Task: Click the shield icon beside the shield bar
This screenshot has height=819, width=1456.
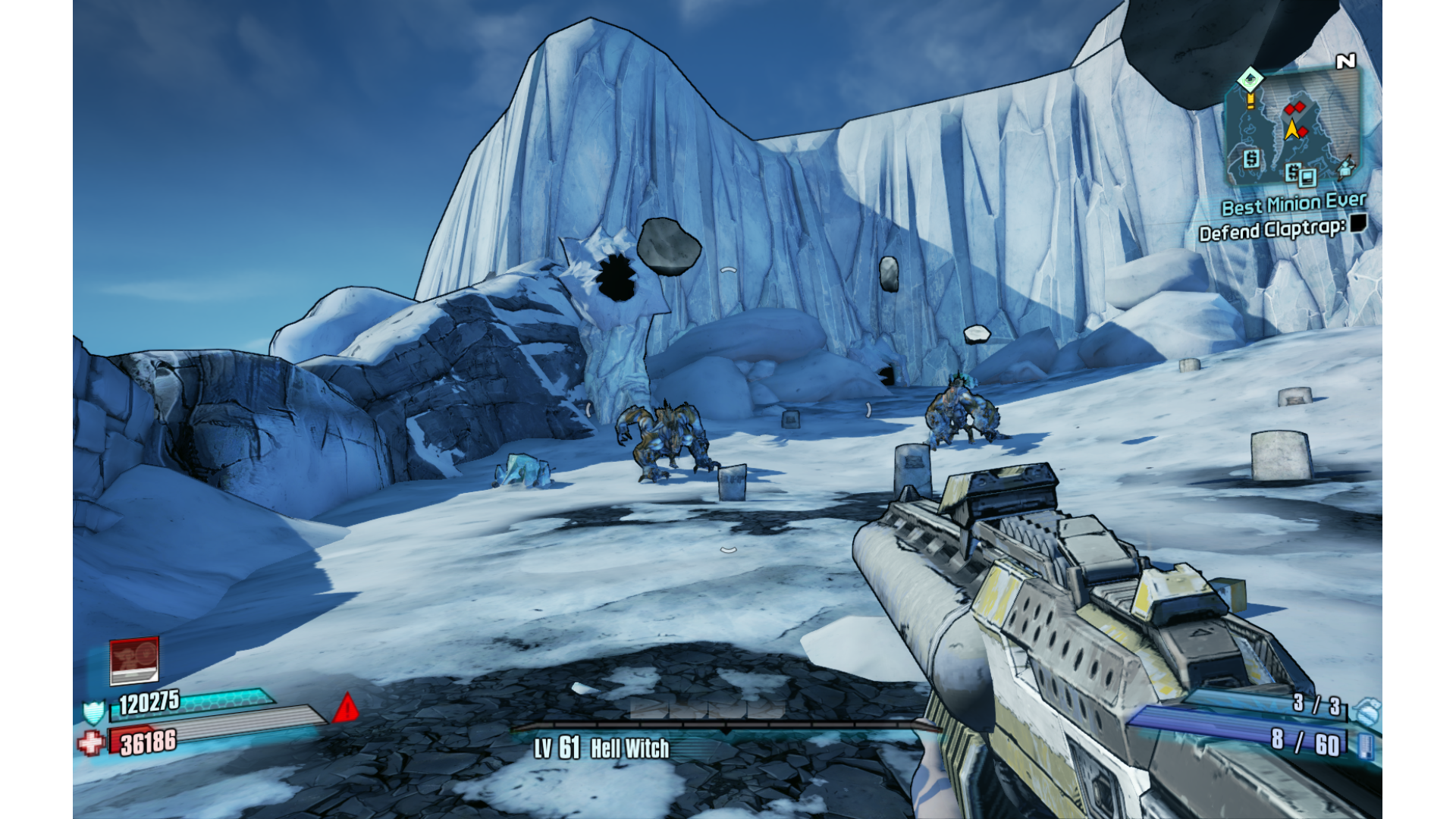Action: (93, 712)
